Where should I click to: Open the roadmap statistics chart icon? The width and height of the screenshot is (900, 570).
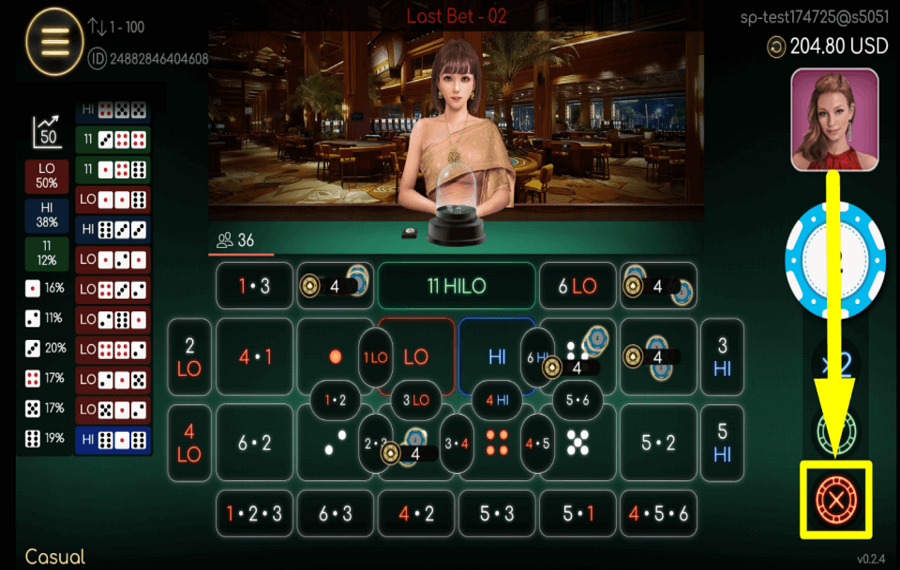point(47,131)
